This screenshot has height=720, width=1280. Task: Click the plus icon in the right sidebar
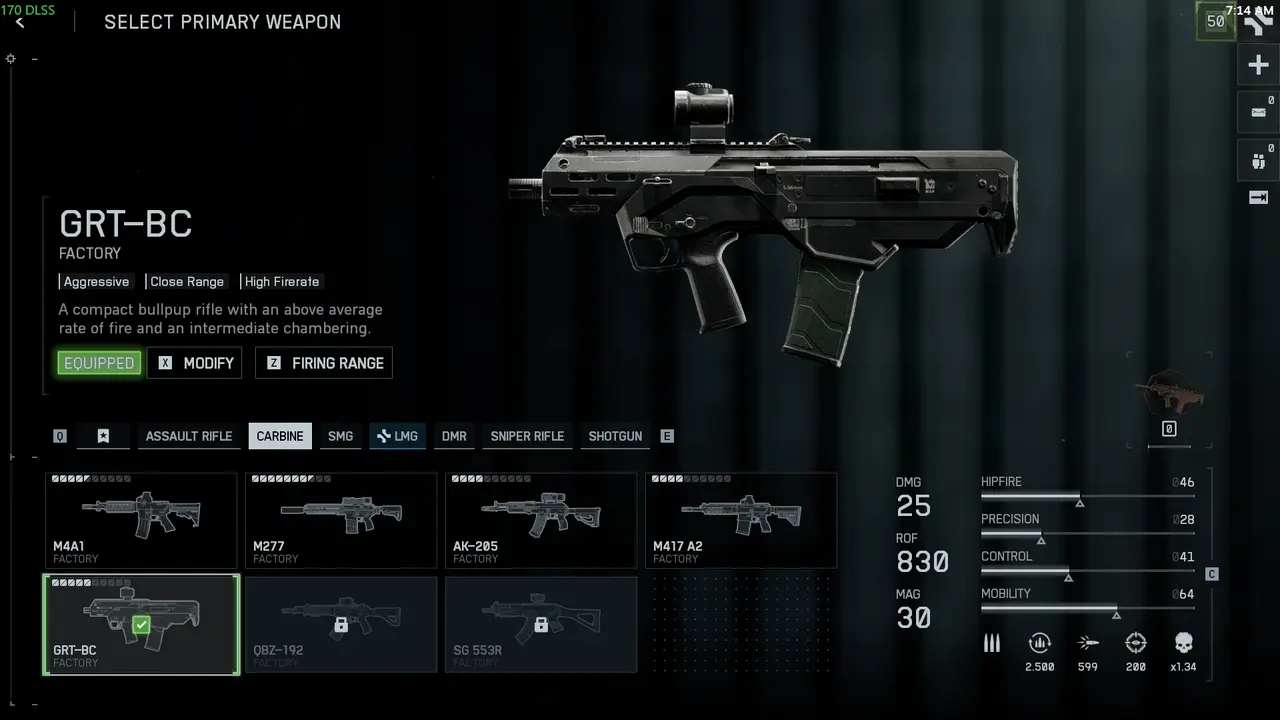pyautogui.click(x=1258, y=66)
